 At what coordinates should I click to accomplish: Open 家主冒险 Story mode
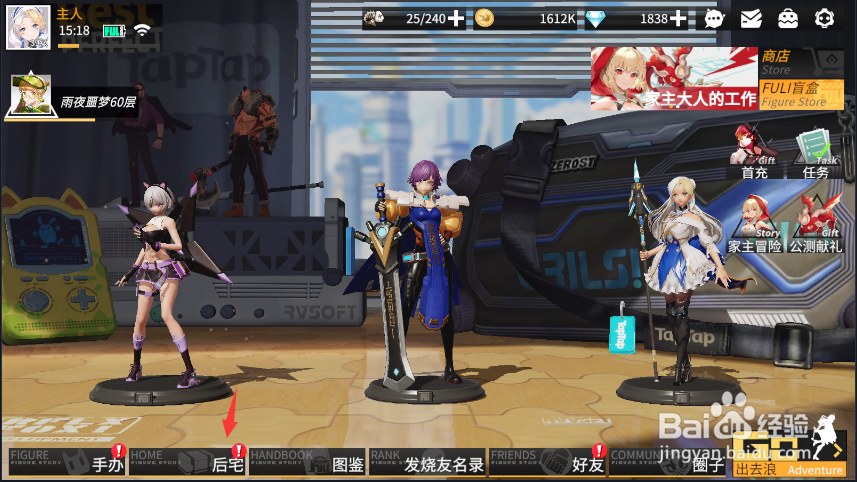[x=756, y=225]
